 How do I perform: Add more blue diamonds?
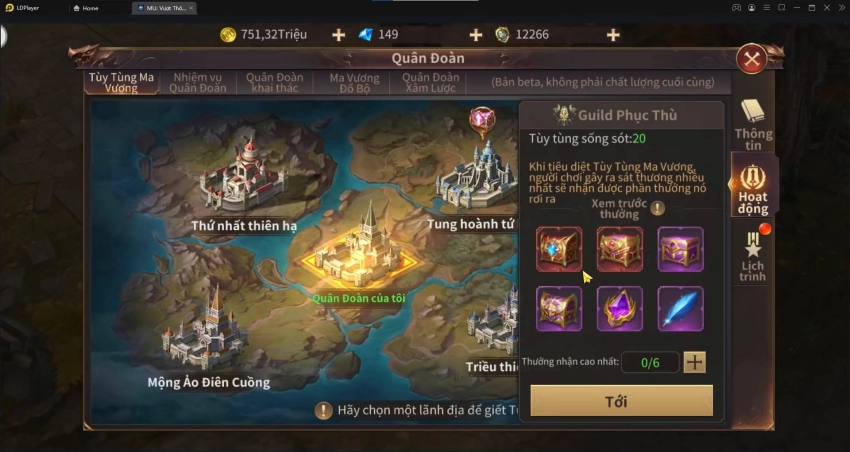coord(475,35)
